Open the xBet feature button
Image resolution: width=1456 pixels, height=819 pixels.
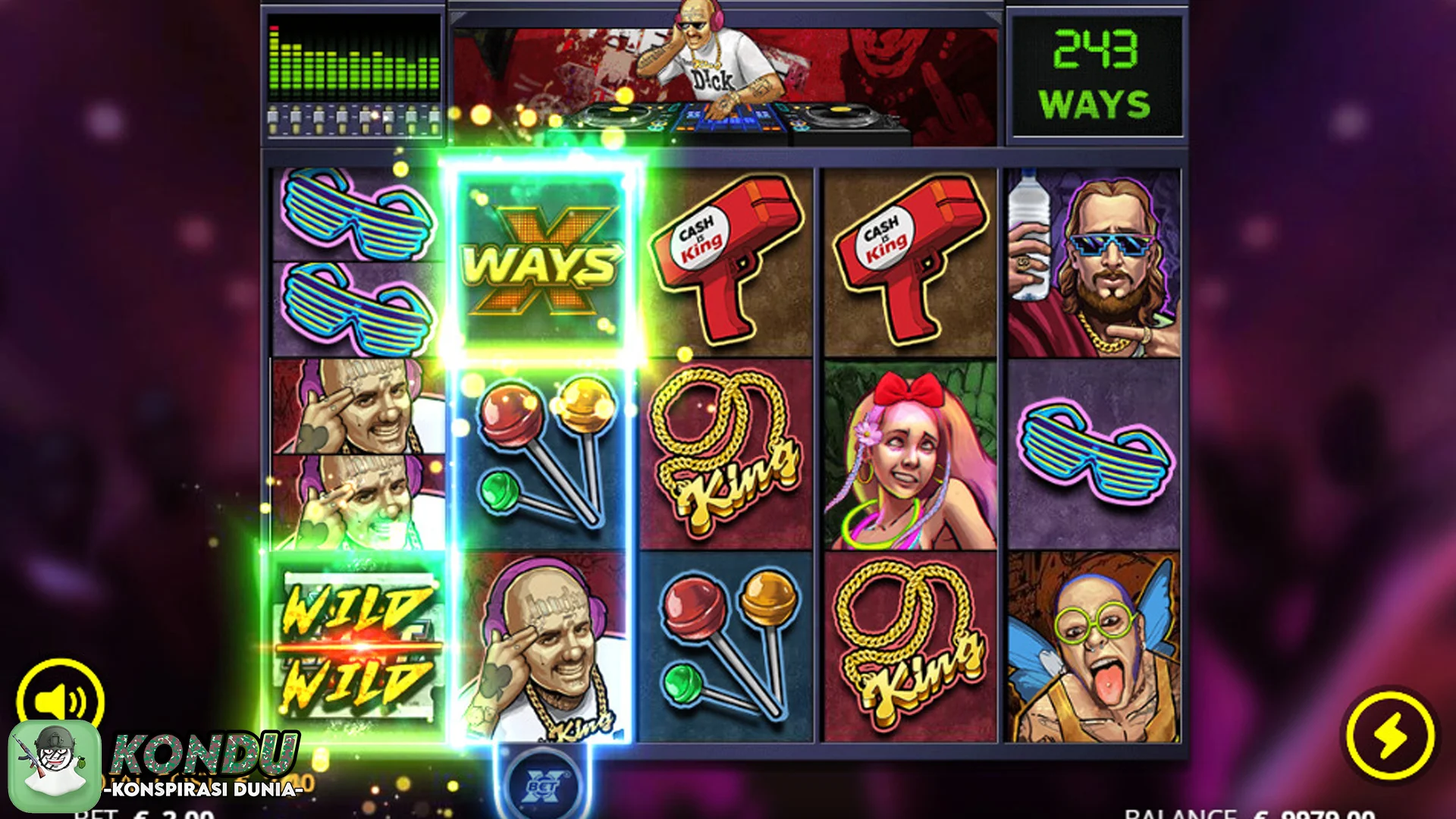click(543, 786)
